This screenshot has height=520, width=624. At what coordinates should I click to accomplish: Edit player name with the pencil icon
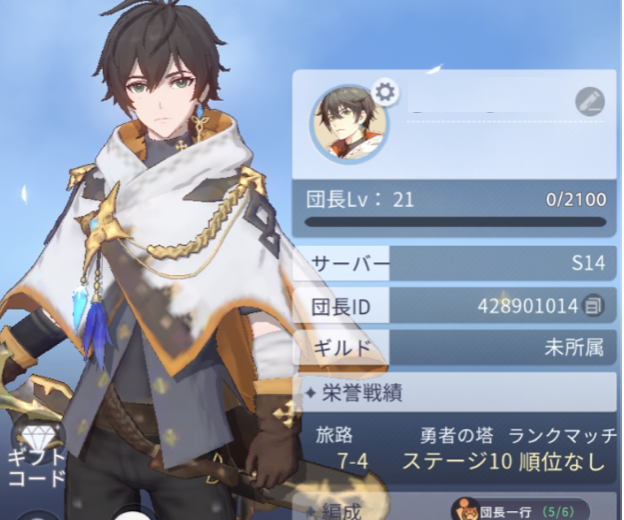(590, 100)
